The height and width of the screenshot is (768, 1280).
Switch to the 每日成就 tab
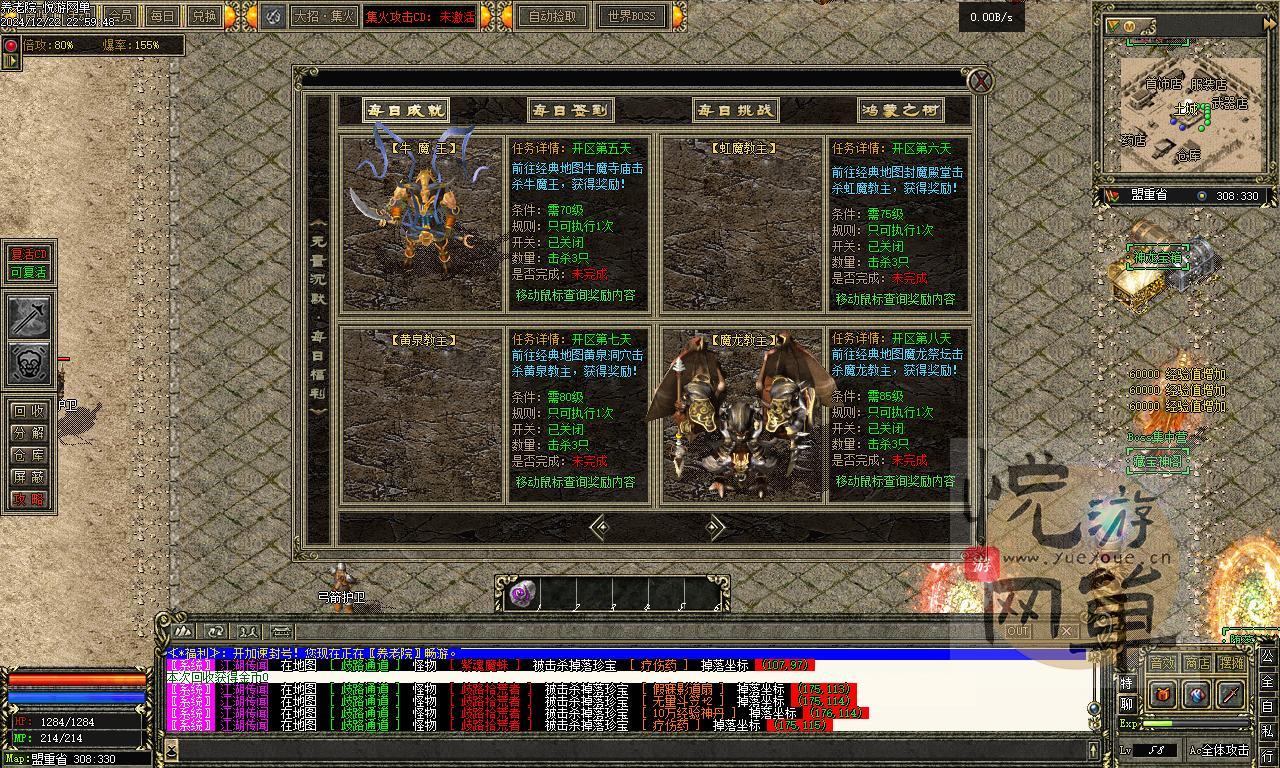pos(405,110)
